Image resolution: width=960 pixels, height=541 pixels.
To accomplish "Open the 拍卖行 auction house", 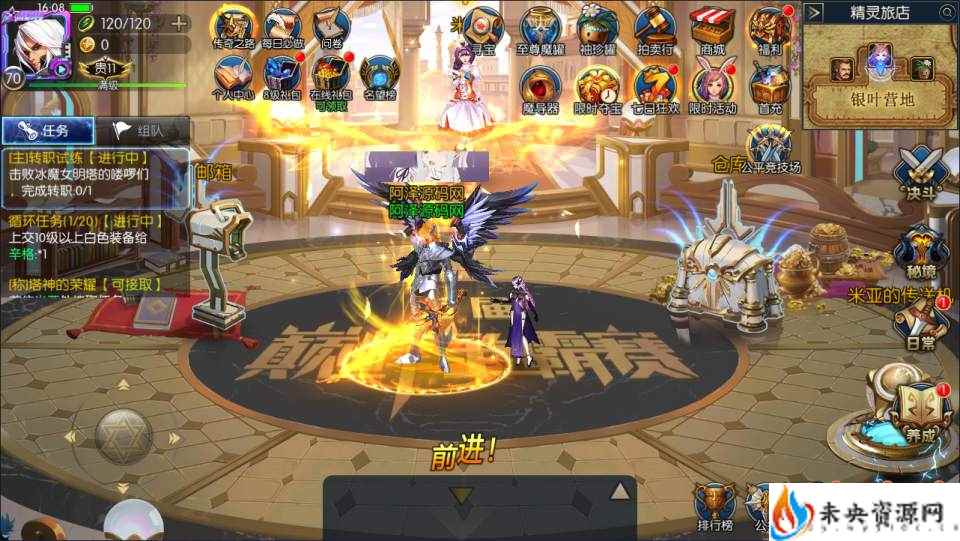I will point(655,27).
